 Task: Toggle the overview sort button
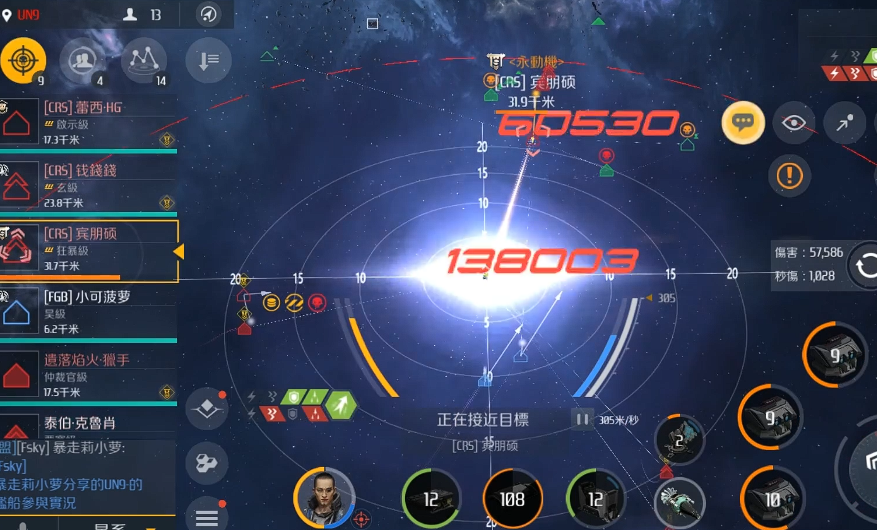pyautogui.click(x=208, y=61)
